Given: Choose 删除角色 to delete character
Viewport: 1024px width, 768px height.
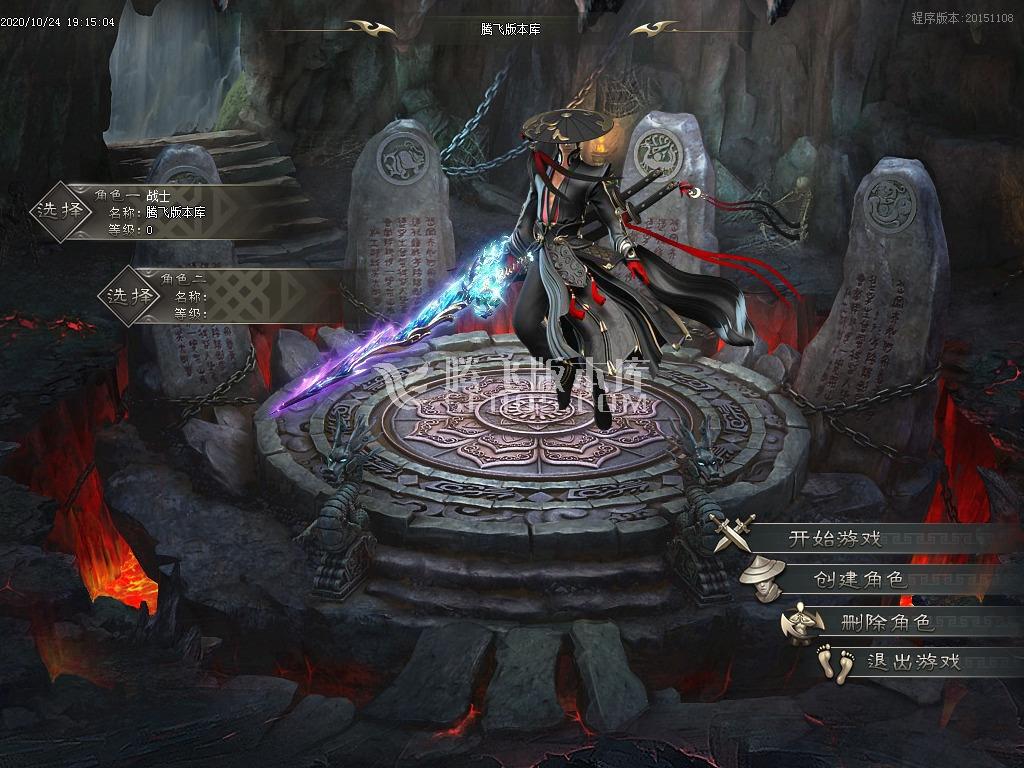Looking at the screenshot, I should pos(886,622).
